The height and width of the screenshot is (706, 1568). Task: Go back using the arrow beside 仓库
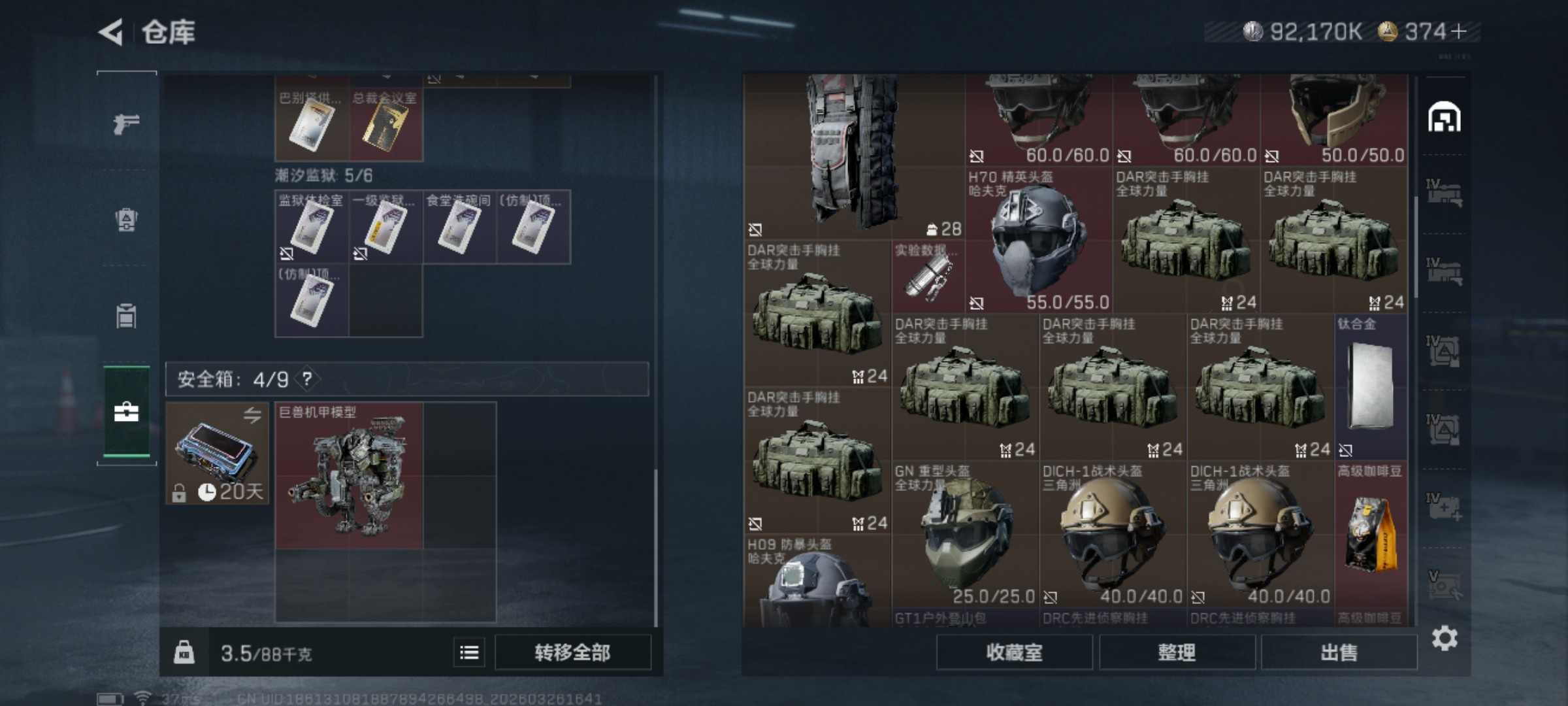pos(111,31)
